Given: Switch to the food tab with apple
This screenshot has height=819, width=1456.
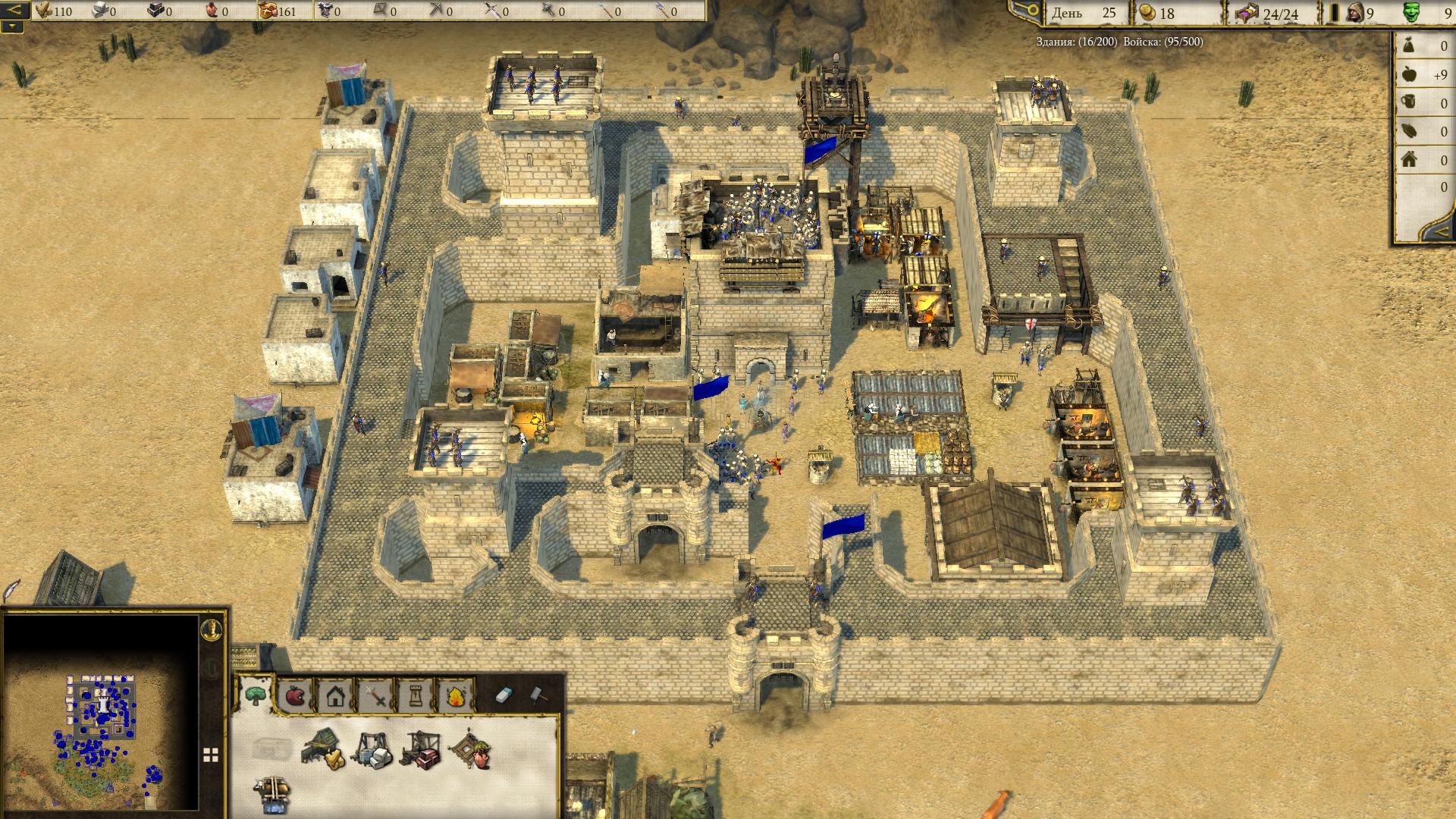Looking at the screenshot, I should [294, 695].
